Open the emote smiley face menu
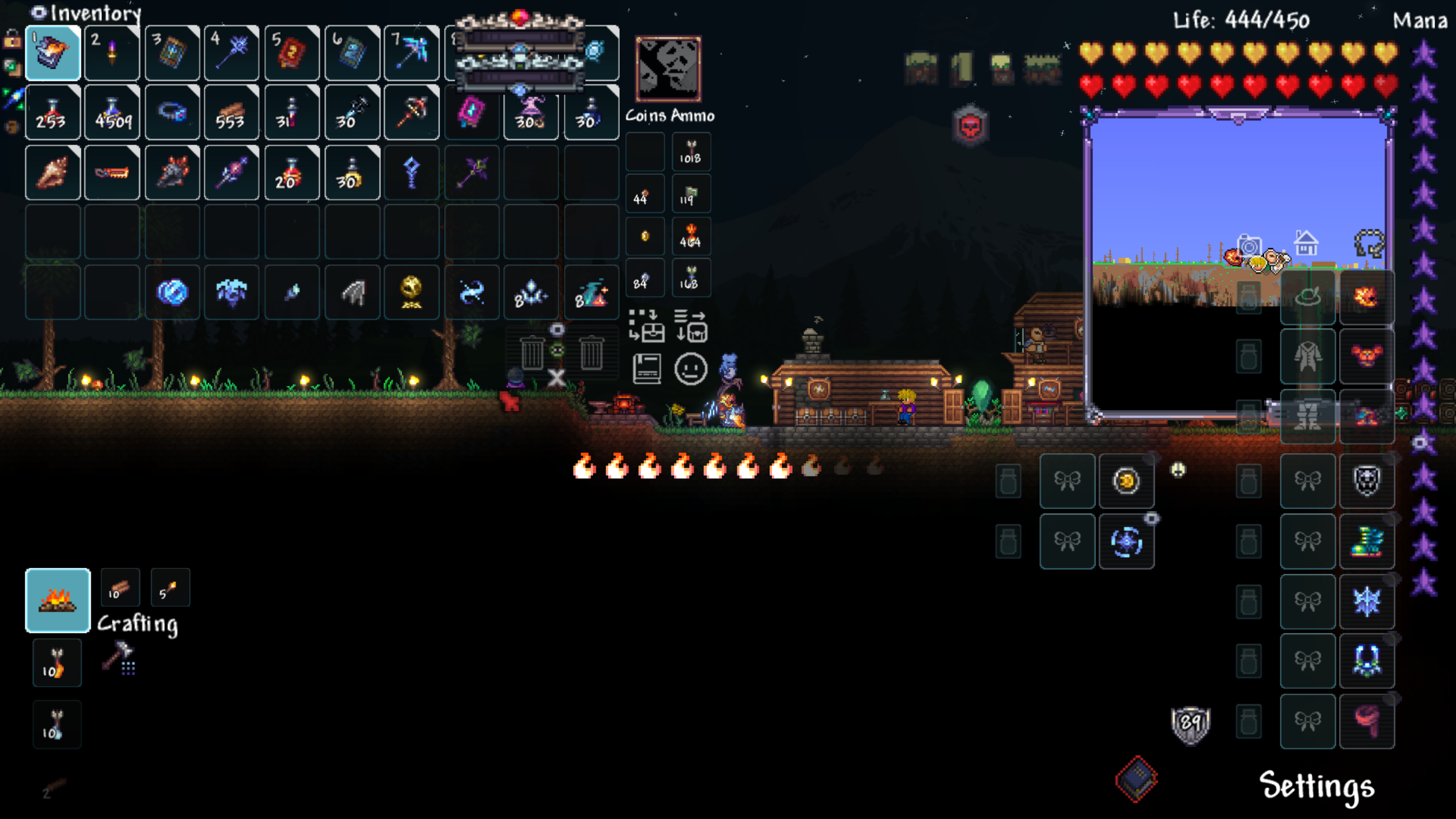This screenshot has width=1456, height=819. coord(690,369)
